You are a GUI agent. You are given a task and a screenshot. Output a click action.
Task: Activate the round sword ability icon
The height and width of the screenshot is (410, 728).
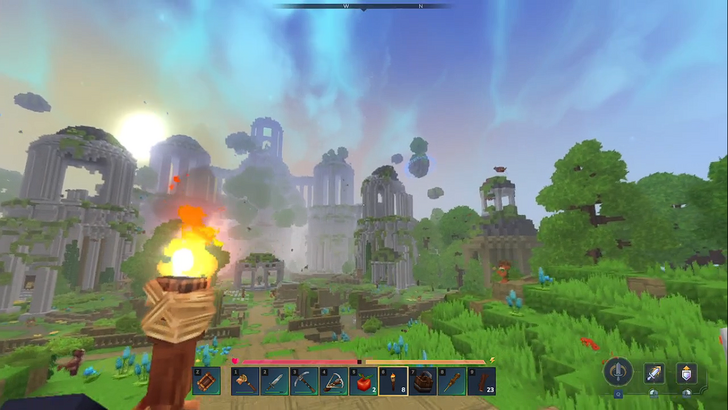(620, 373)
